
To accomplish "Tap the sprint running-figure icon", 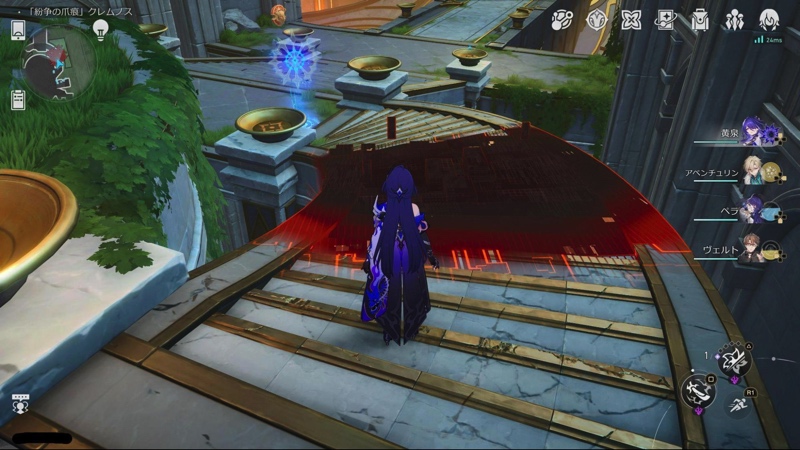I will (x=740, y=404).
